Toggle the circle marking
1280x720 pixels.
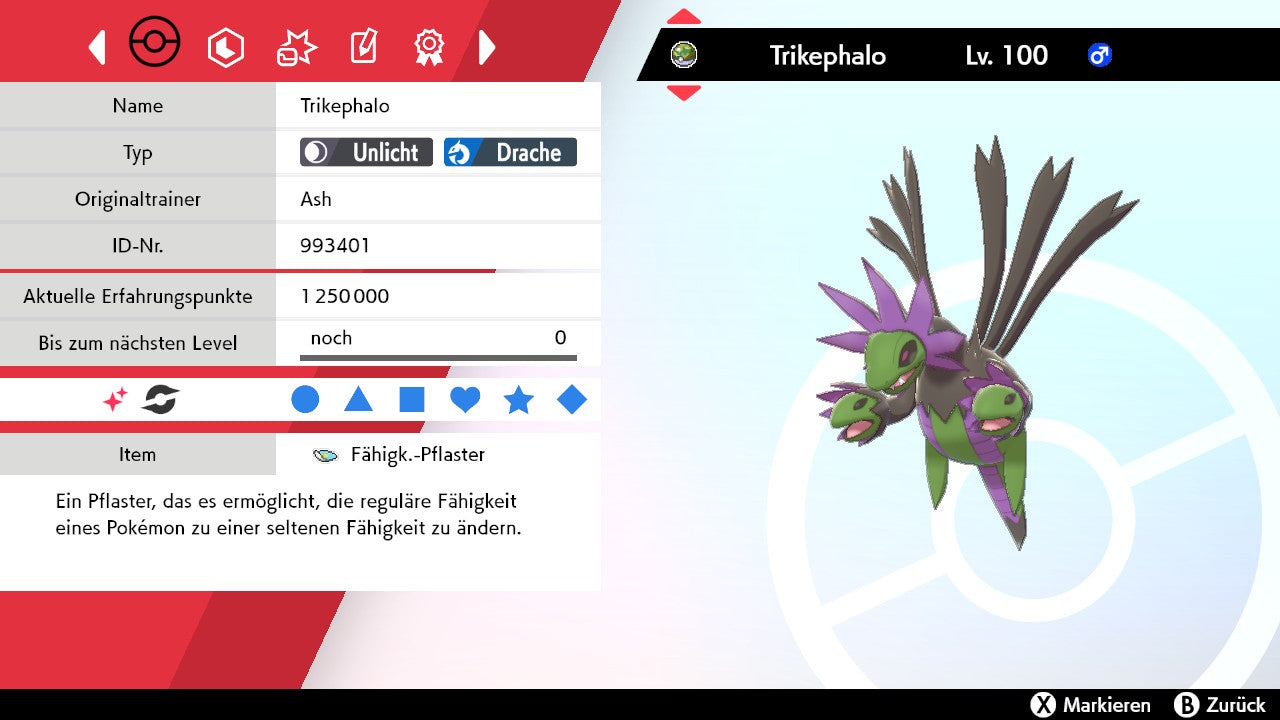coord(305,400)
